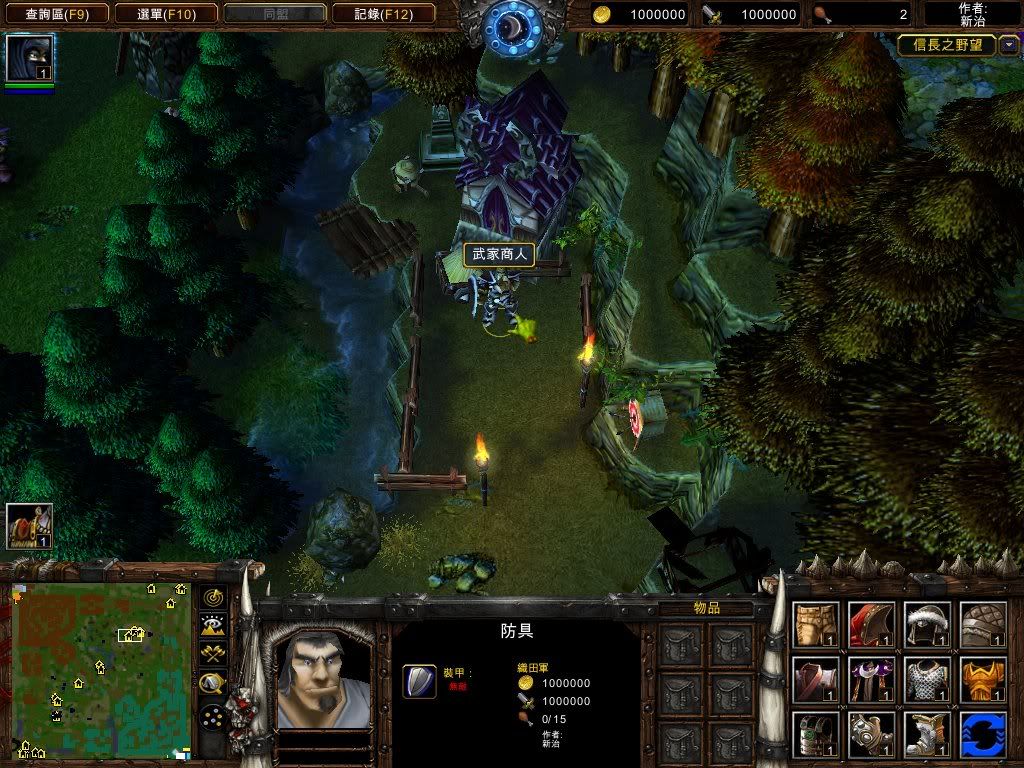Purchase the chainmail shirt armor
Screen dimensions: 1024x768
927,679
